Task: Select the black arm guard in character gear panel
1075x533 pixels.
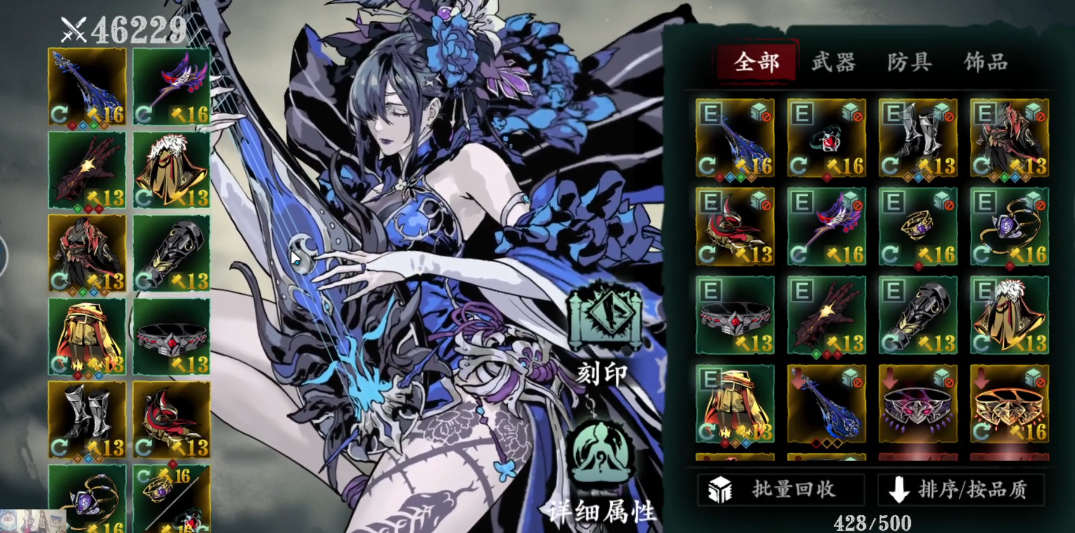Action: 171,253
